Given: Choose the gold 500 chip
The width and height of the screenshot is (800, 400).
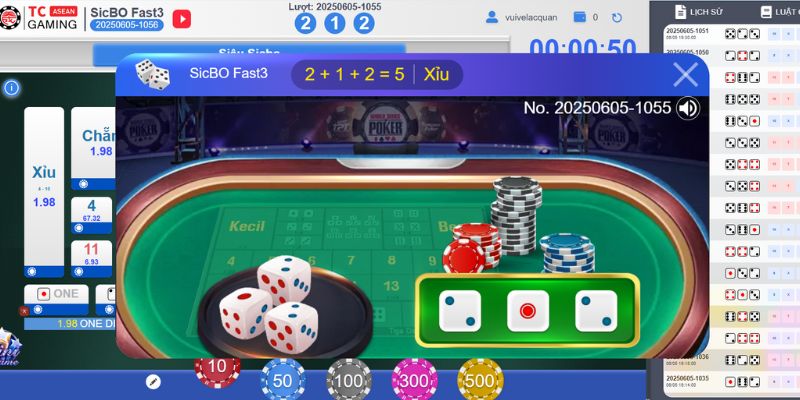Looking at the screenshot, I should pos(480,380).
